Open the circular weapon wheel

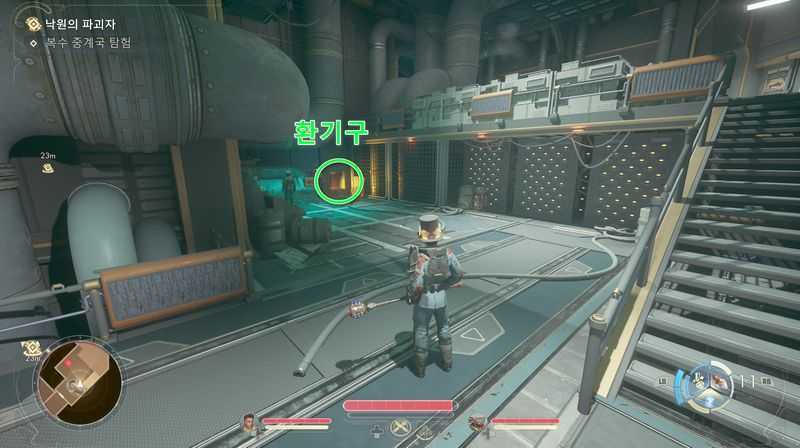pyautogui.click(x=704, y=382)
